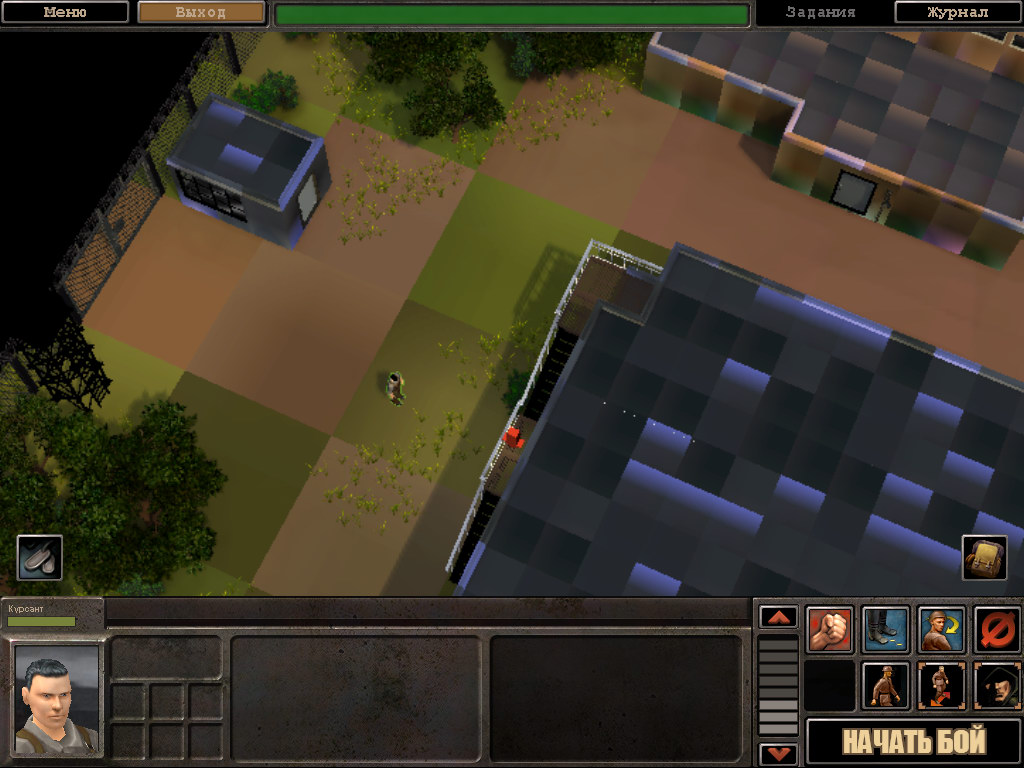Click the red cancel action icon
The width and height of the screenshot is (1024, 768).
click(x=997, y=630)
